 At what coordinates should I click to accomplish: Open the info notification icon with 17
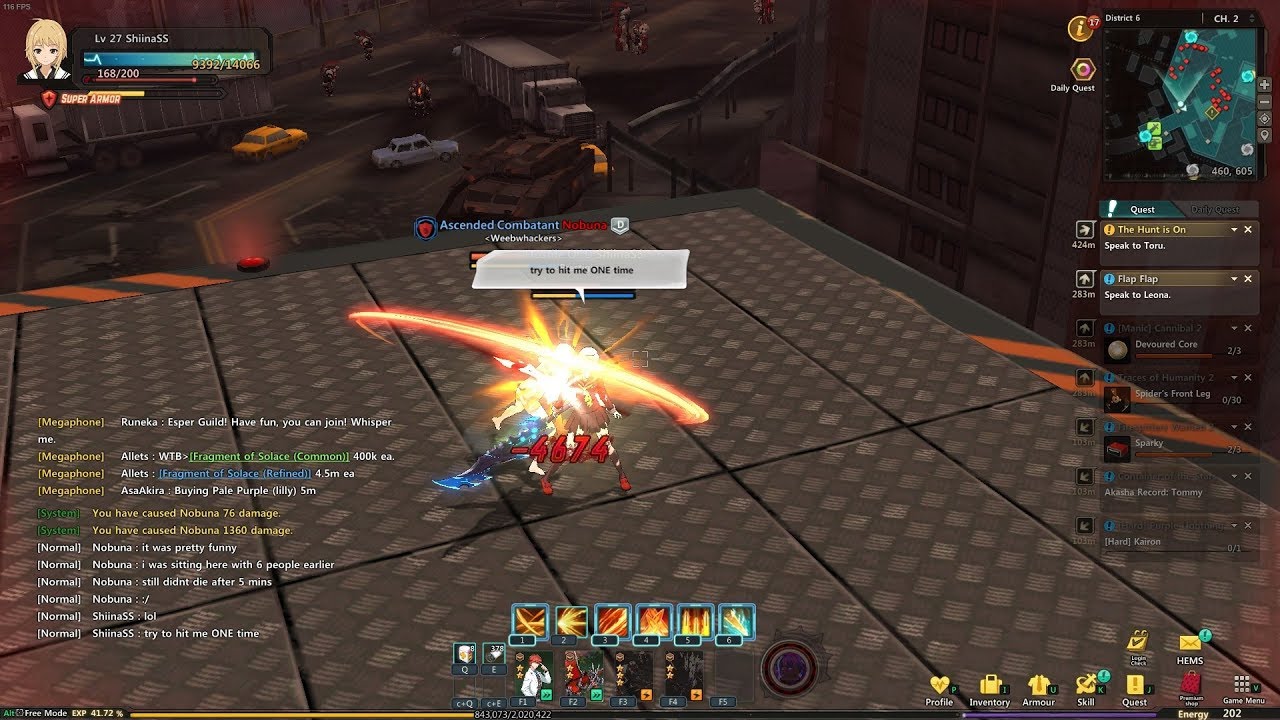pyautogui.click(x=1080, y=29)
